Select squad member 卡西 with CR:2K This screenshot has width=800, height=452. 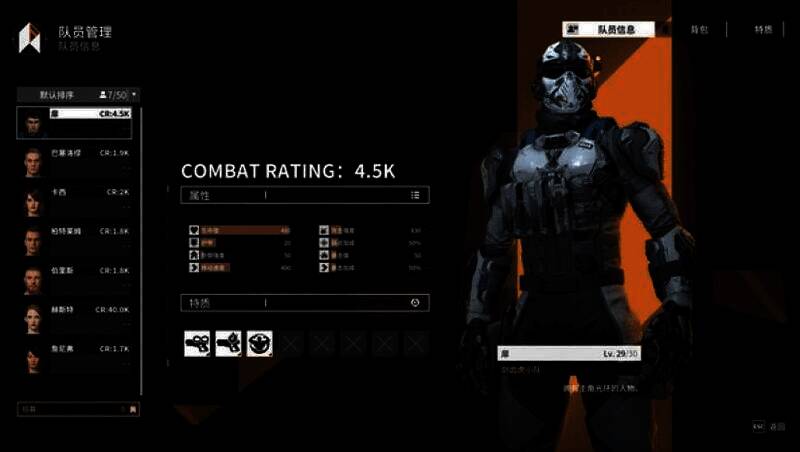pyautogui.click(x=78, y=199)
